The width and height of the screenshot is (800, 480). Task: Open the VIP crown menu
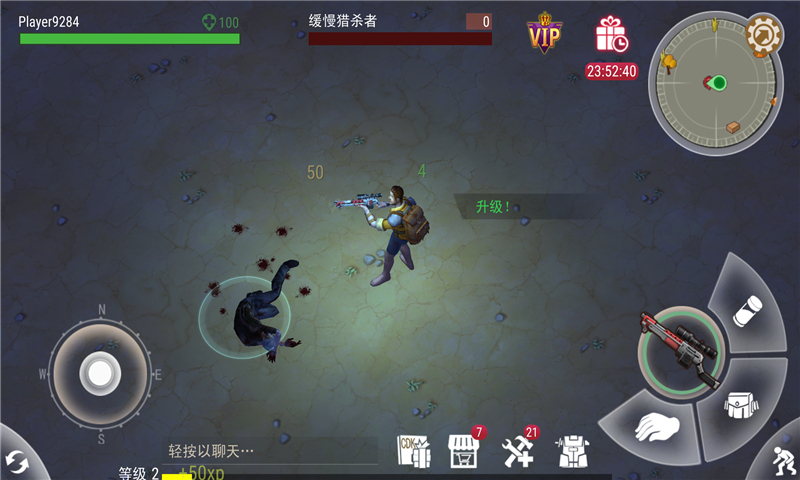[x=545, y=34]
